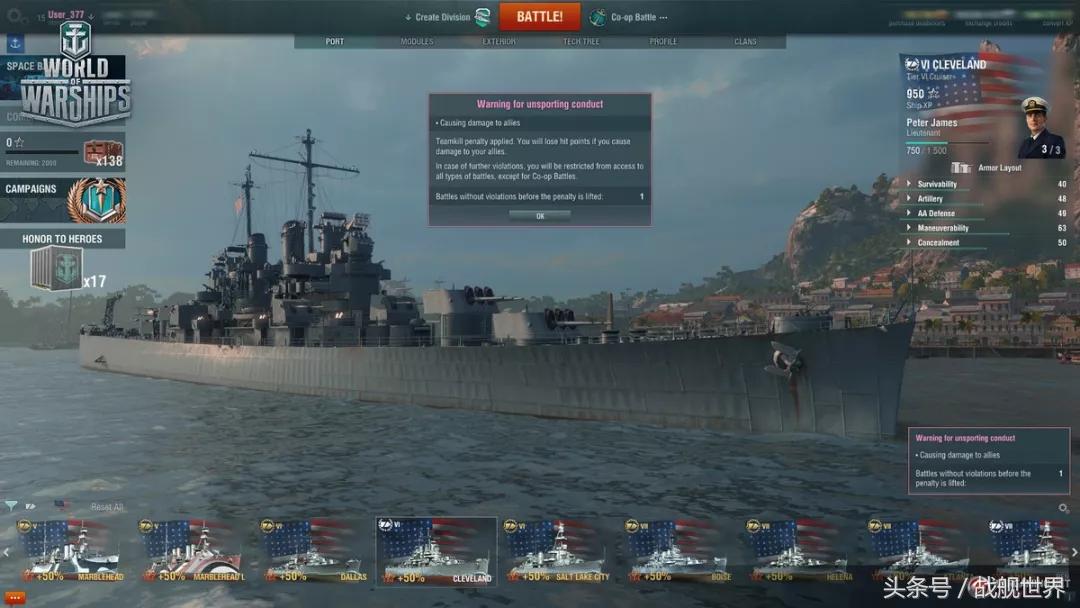
Task: Choose the Dallas cruiser from the carousel
Action: coord(313,552)
